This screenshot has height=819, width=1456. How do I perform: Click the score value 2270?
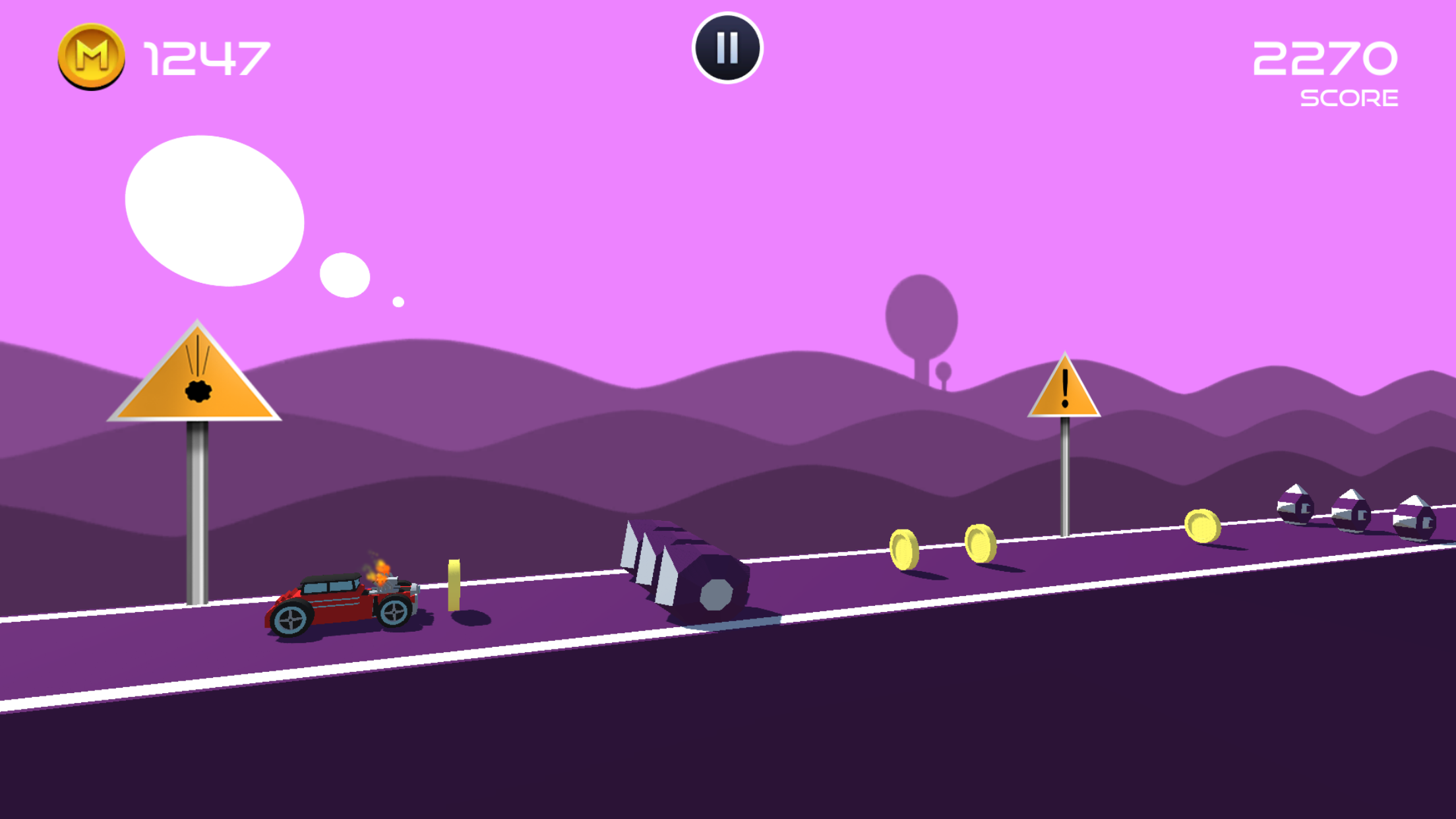[x=1327, y=59]
